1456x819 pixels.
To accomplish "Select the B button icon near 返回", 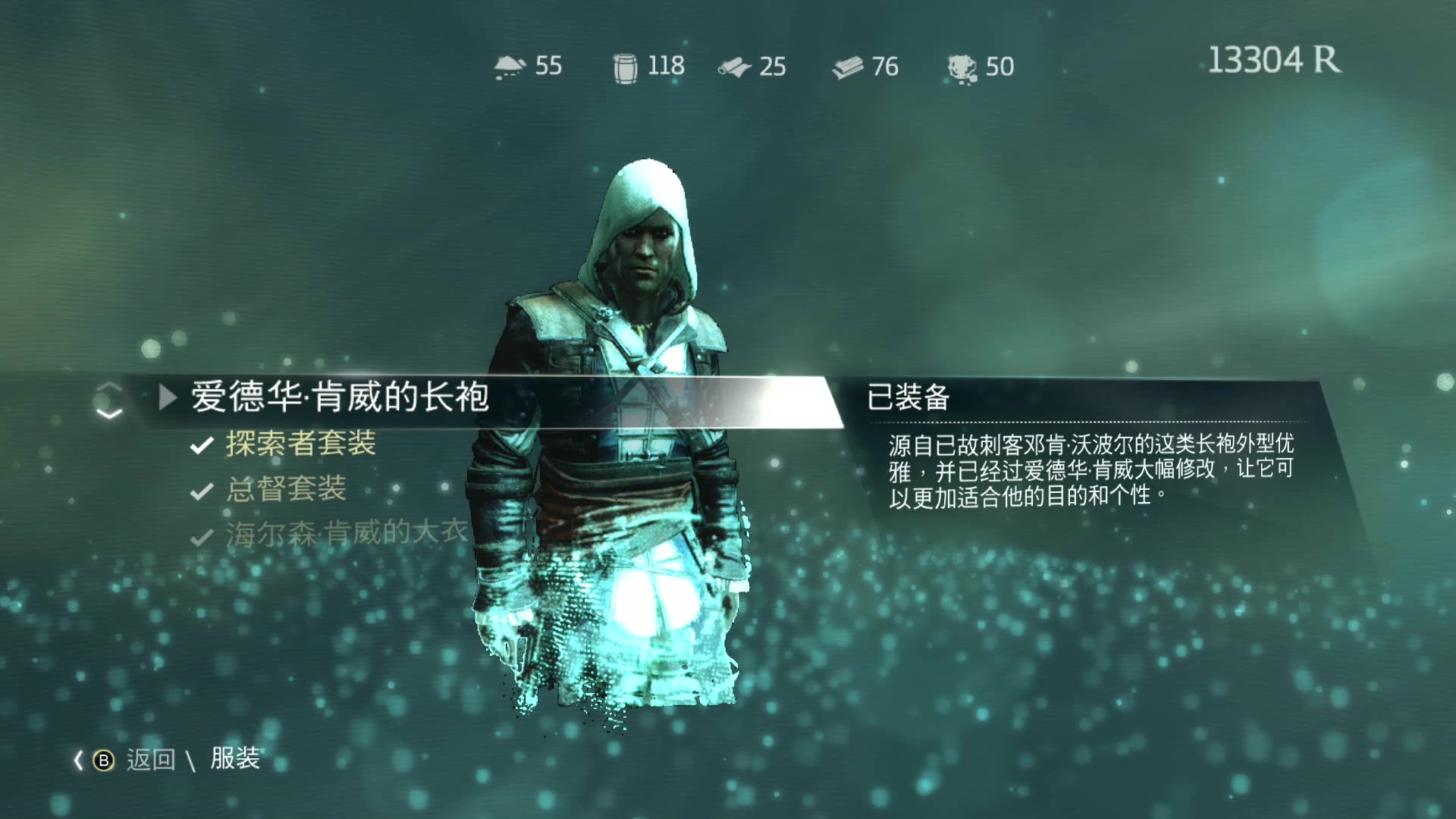I will 104,759.
